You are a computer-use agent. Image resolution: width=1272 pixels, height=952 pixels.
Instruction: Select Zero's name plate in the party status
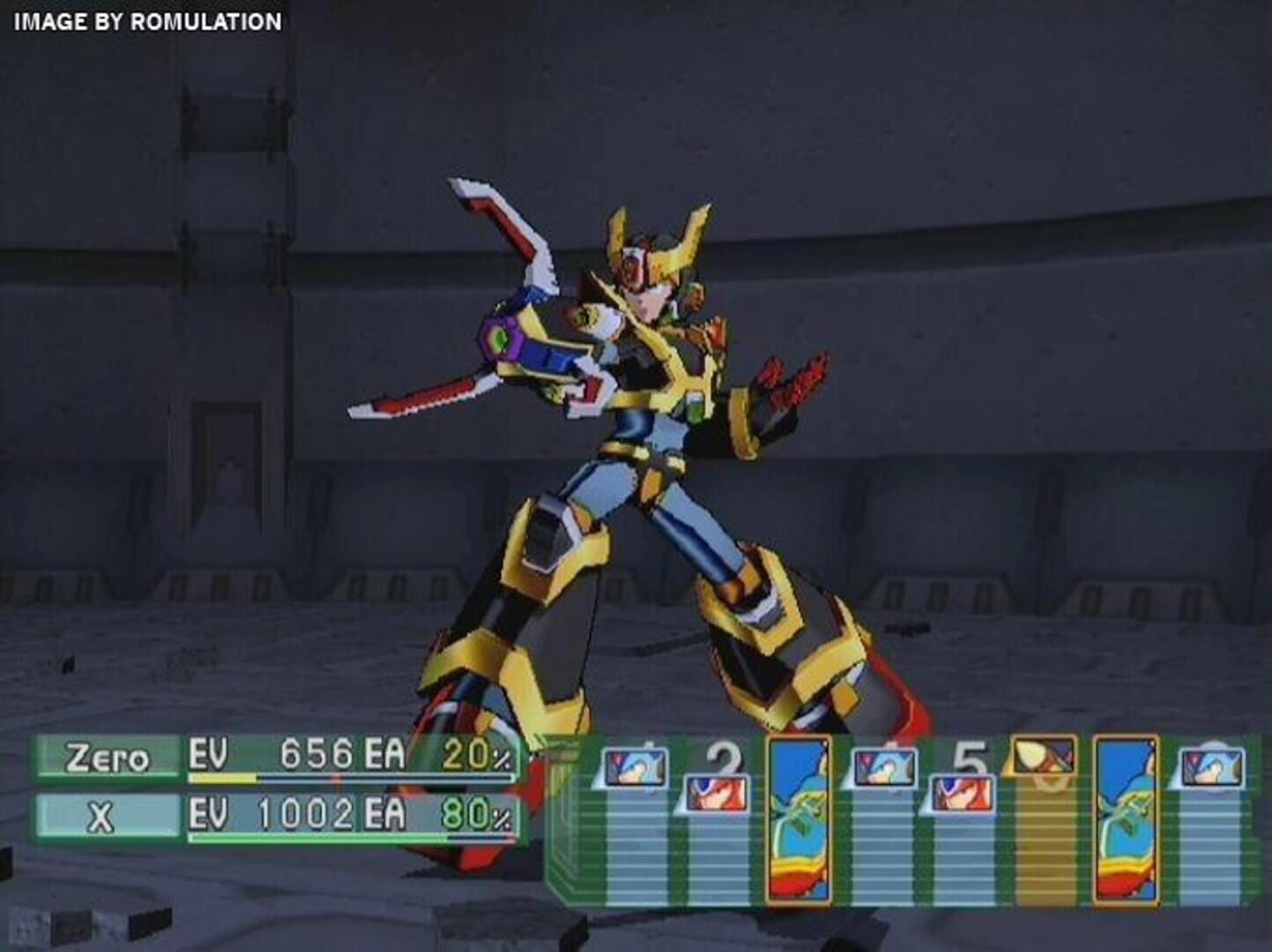pos(107,759)
